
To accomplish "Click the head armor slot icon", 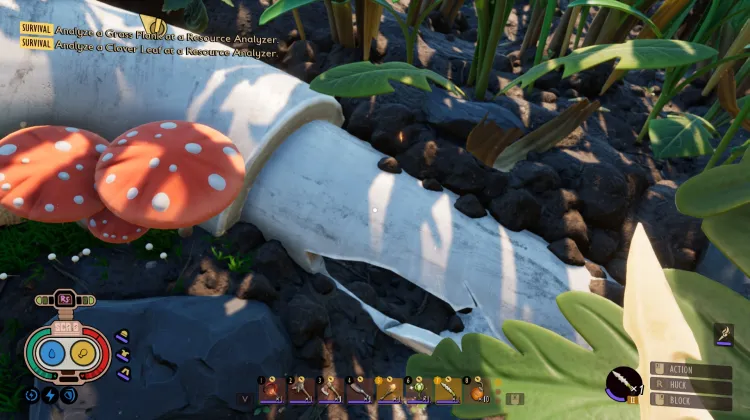I will pos(122,337).
